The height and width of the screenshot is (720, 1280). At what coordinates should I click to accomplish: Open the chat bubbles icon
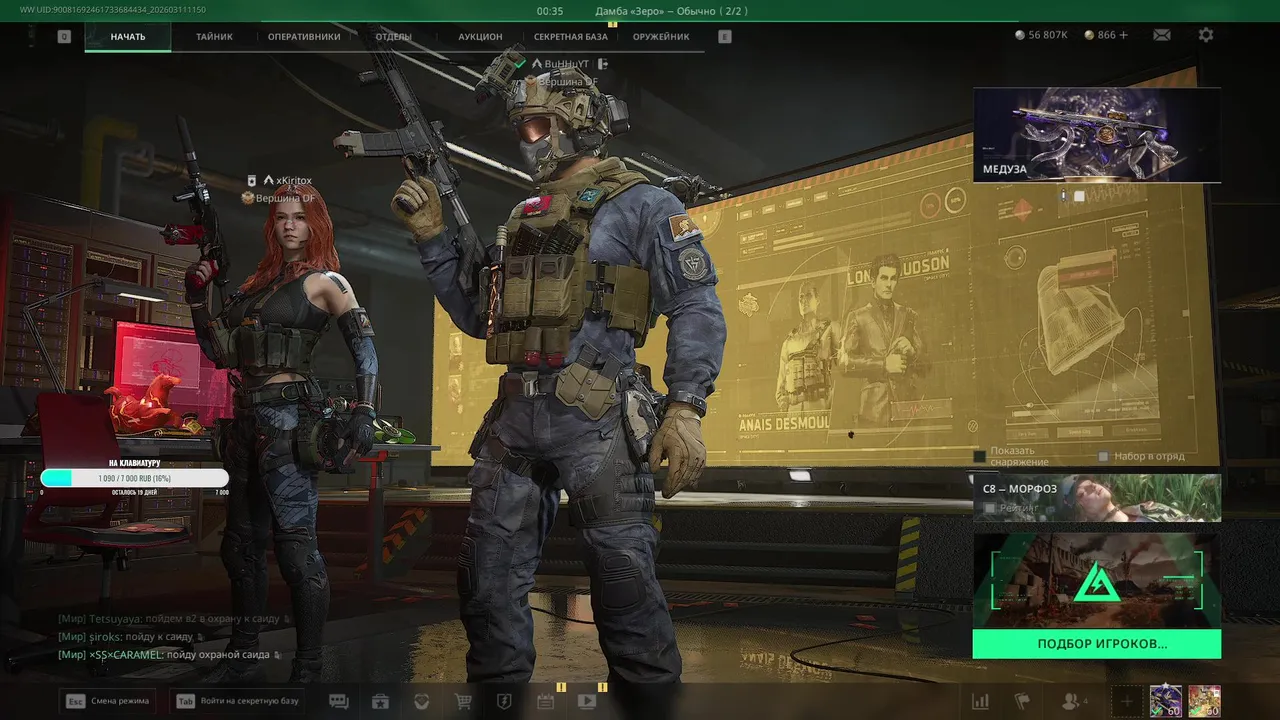(339, 701)
